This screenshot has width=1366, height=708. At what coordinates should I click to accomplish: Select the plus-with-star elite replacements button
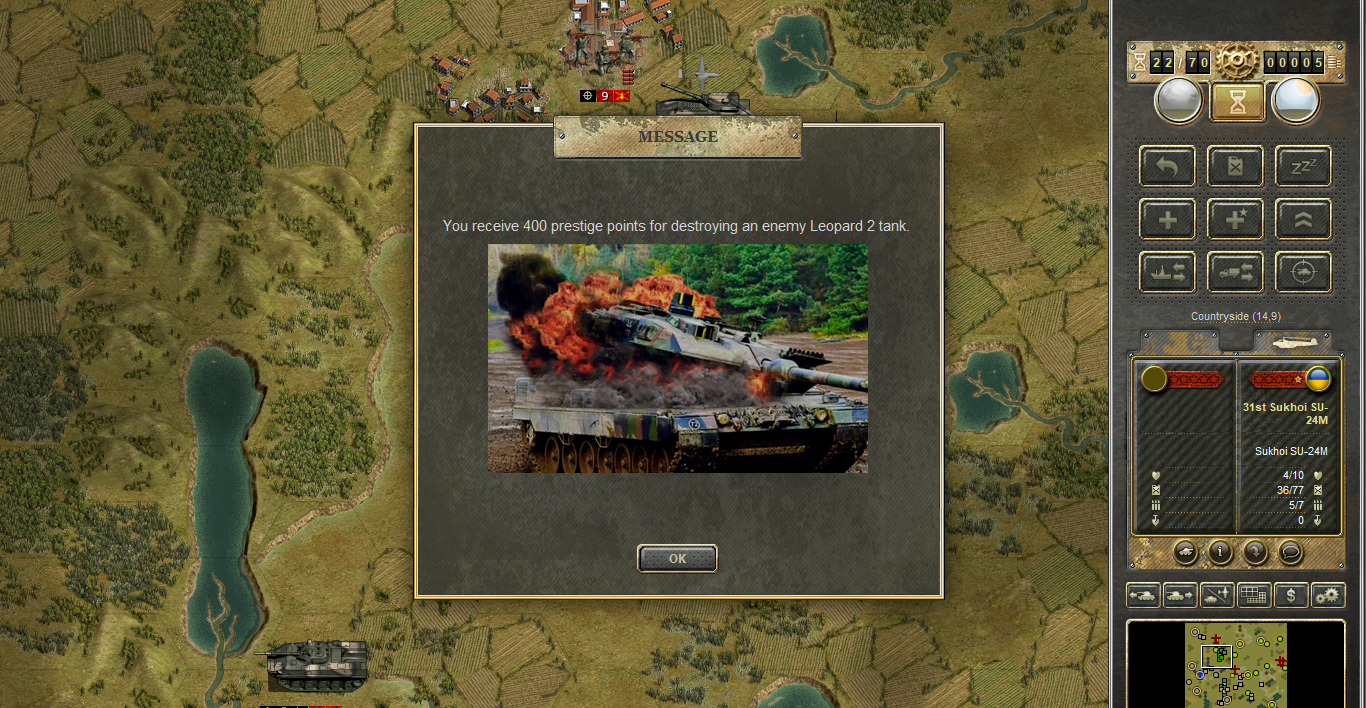tap(1235, 219)
